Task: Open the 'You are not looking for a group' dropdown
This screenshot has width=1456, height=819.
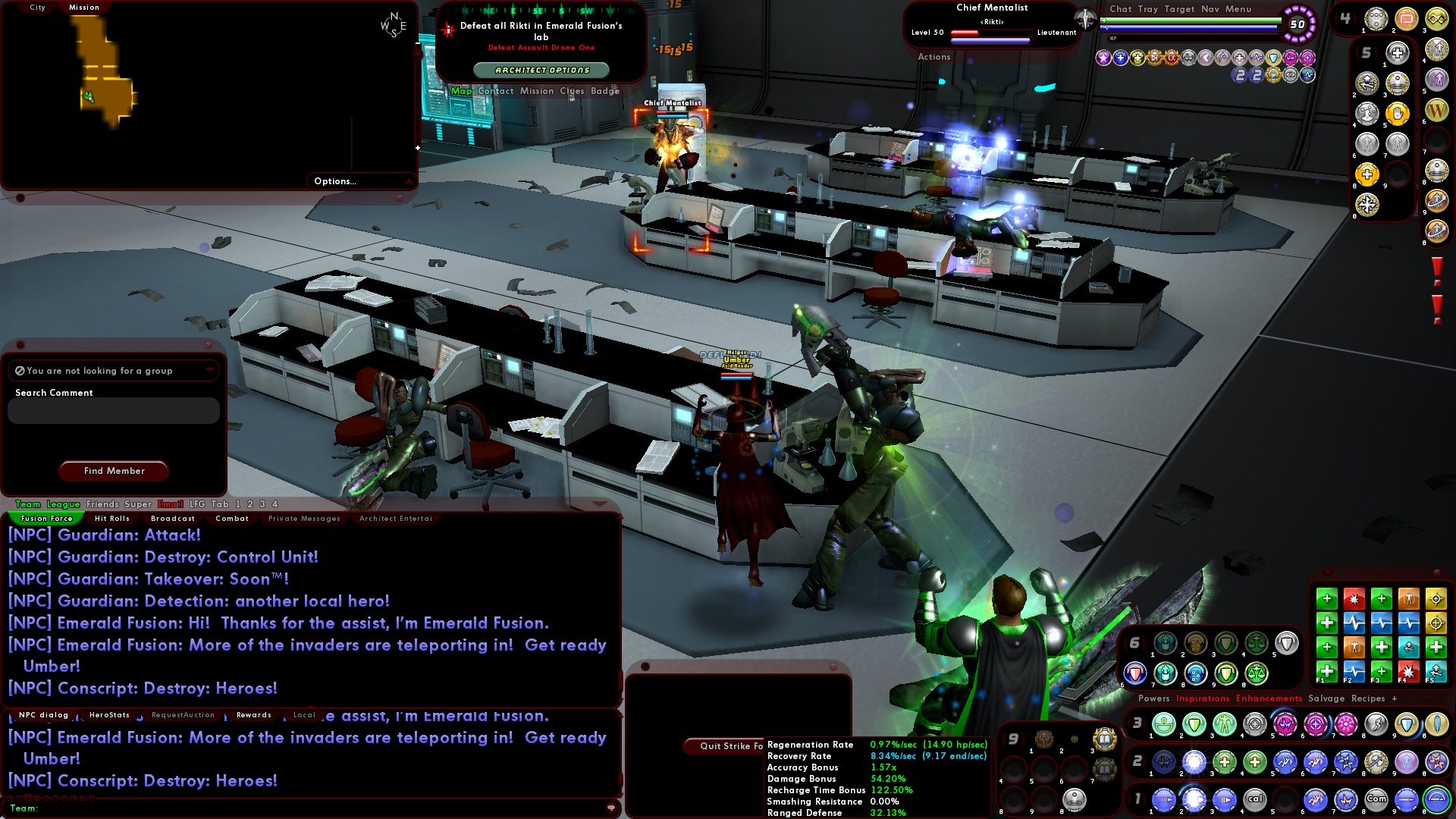Action: coord(210,371)
